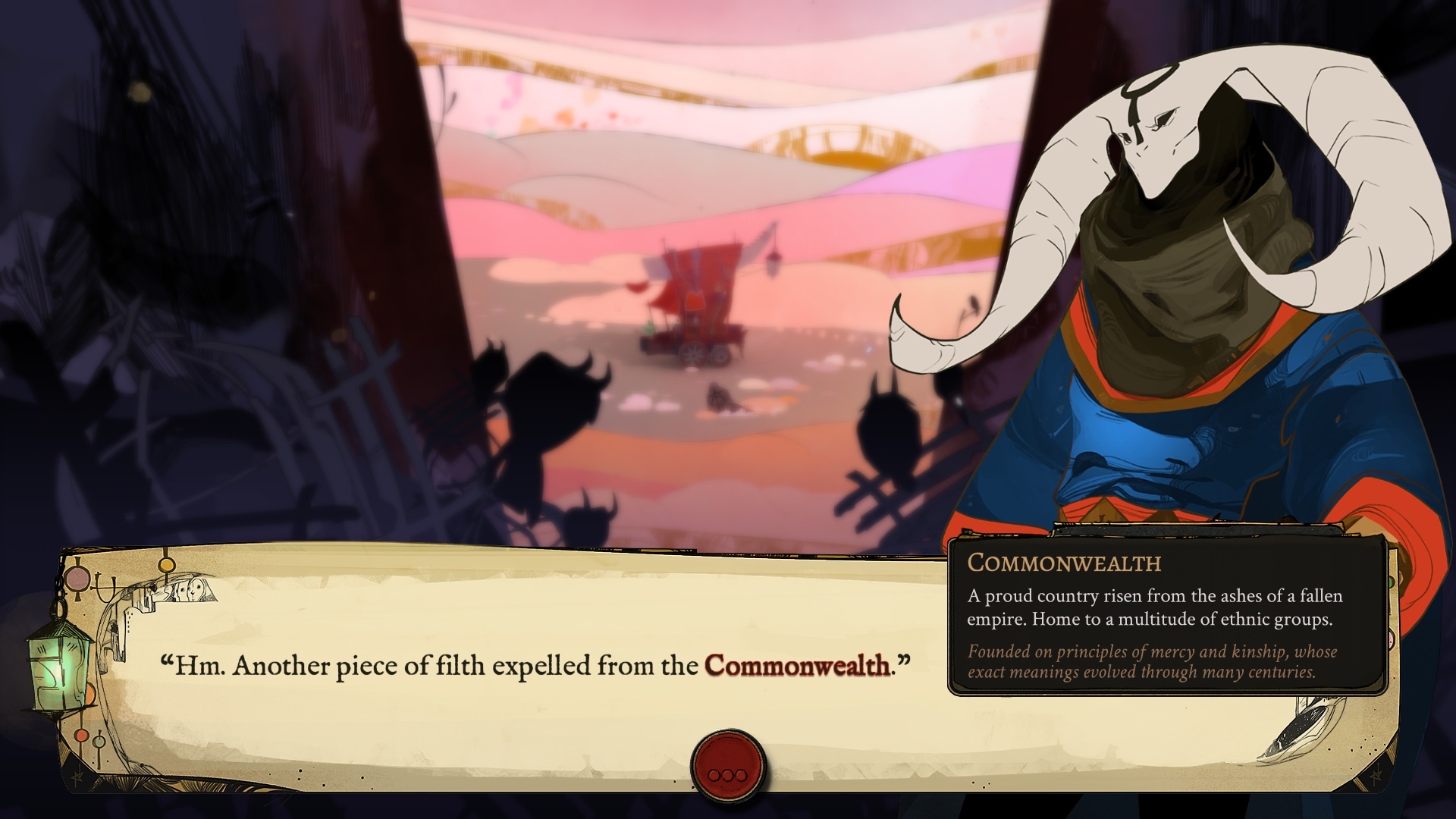Click the purple circle ornament on the frame
1456x819 pixels.
pyautogui.click(x=77, y=577)
